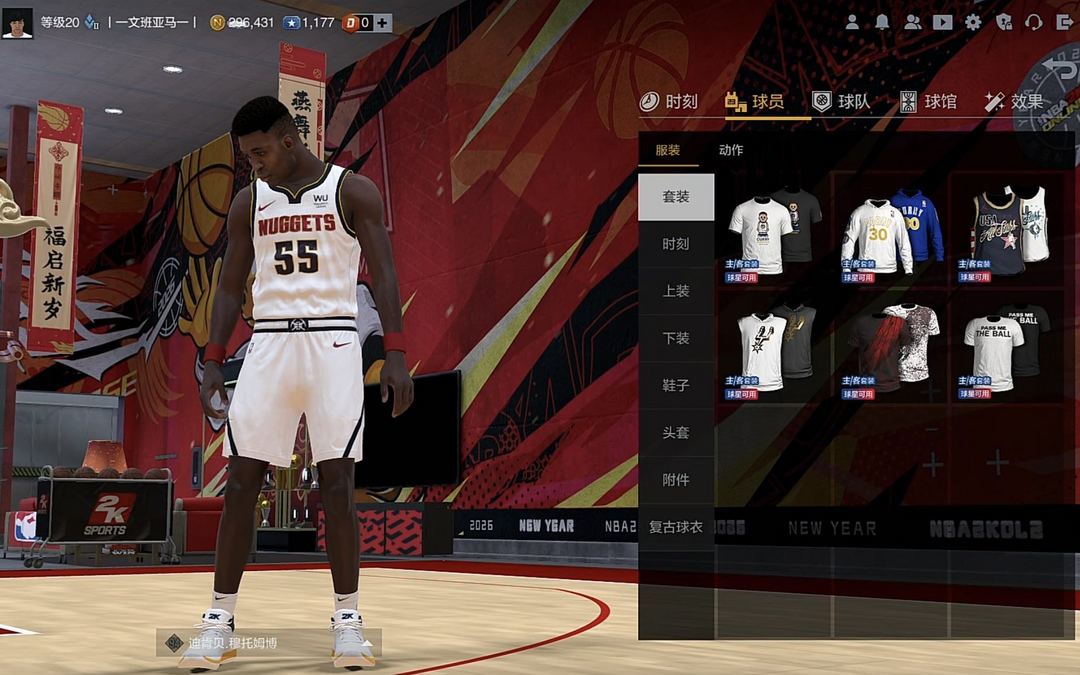Pick the USA All-Stars jersey set
Screen dimensions: 1080x675
click(1007, 232)
